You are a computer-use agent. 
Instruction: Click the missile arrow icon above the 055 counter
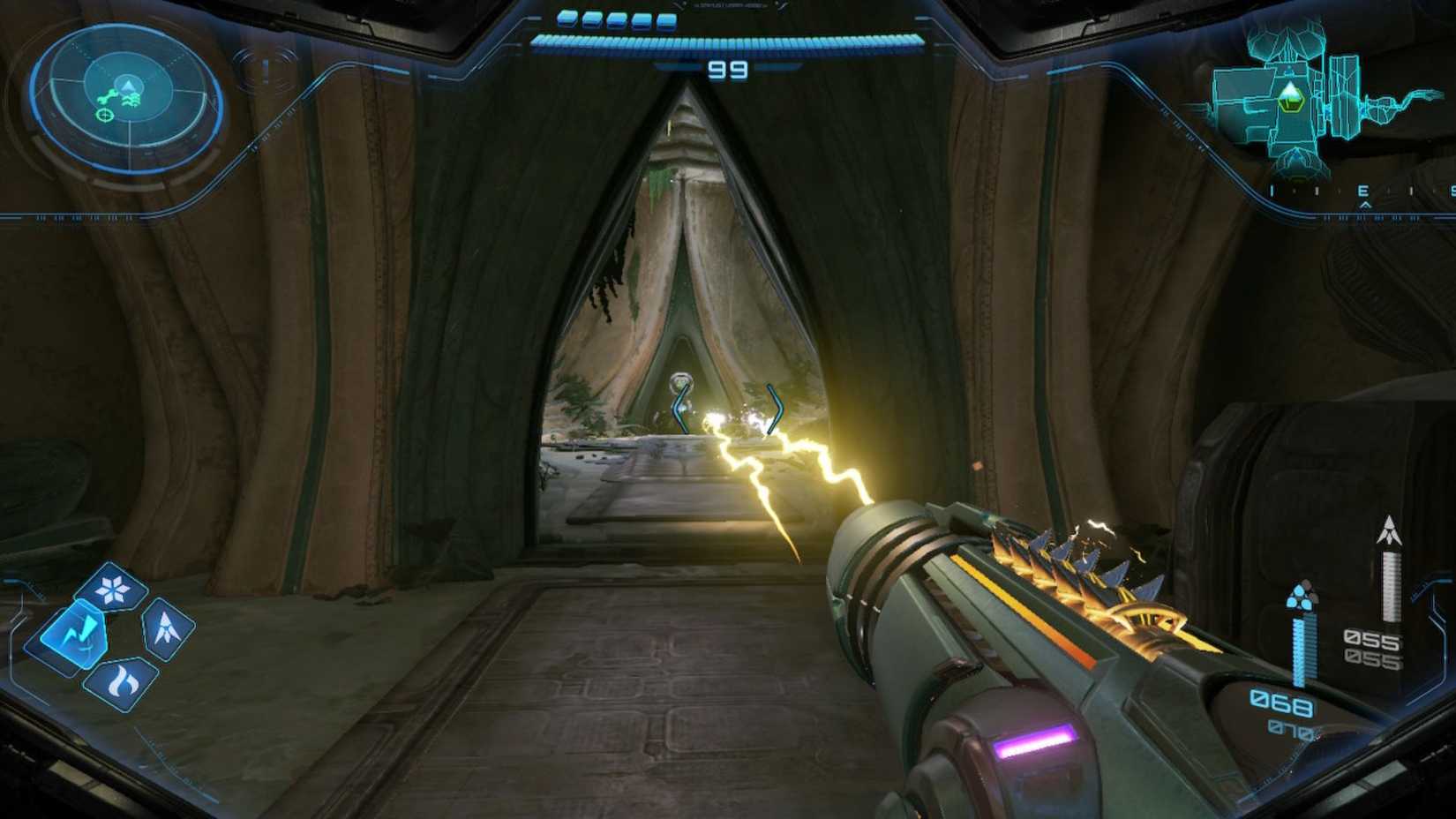pyautogui.click(x=1390, y=530)
